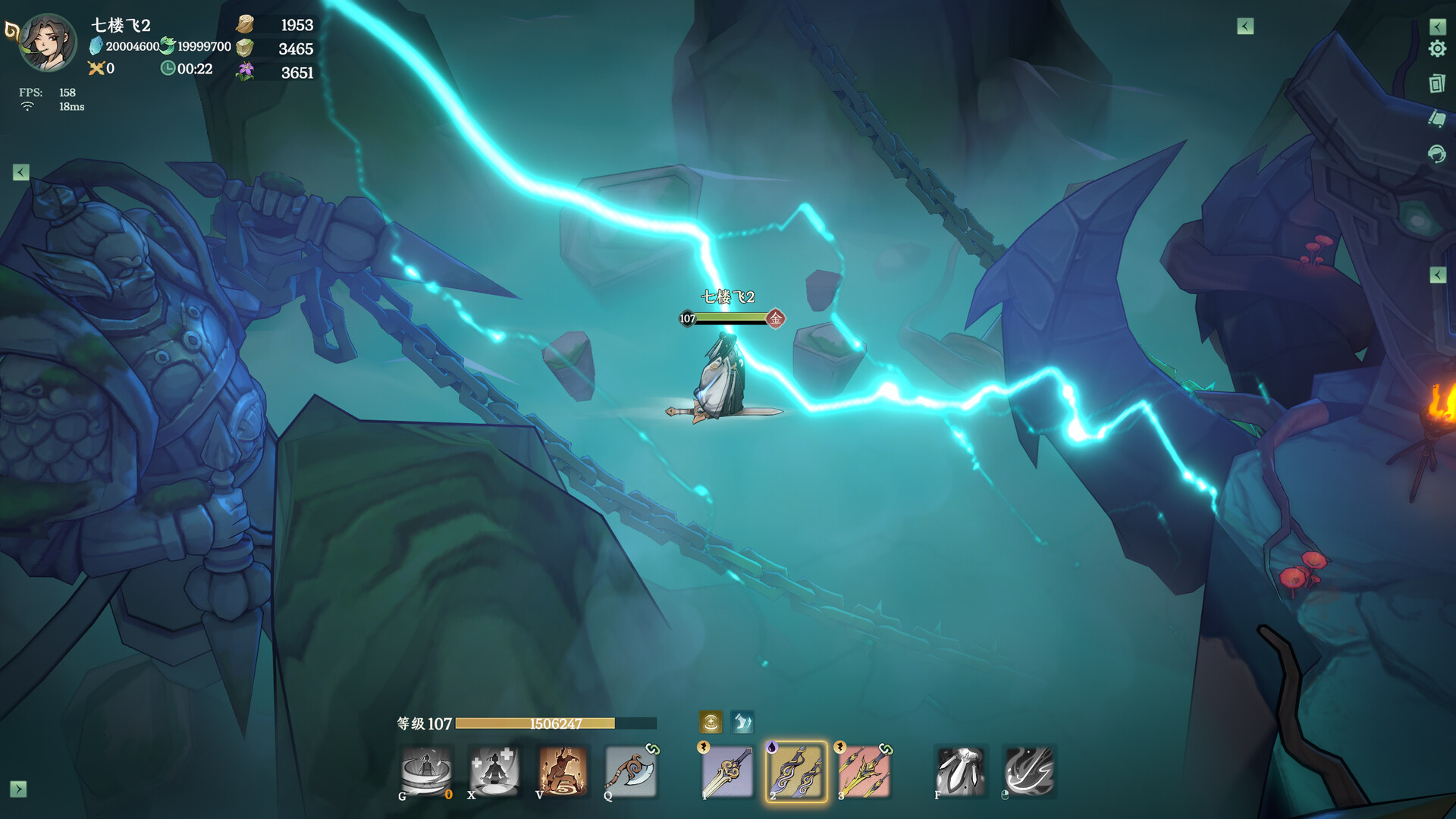The width and height of the screenshot is (1456, 819).
Task: Click the gold coin recovery icon above hotbar
Action: pos(711,722)
